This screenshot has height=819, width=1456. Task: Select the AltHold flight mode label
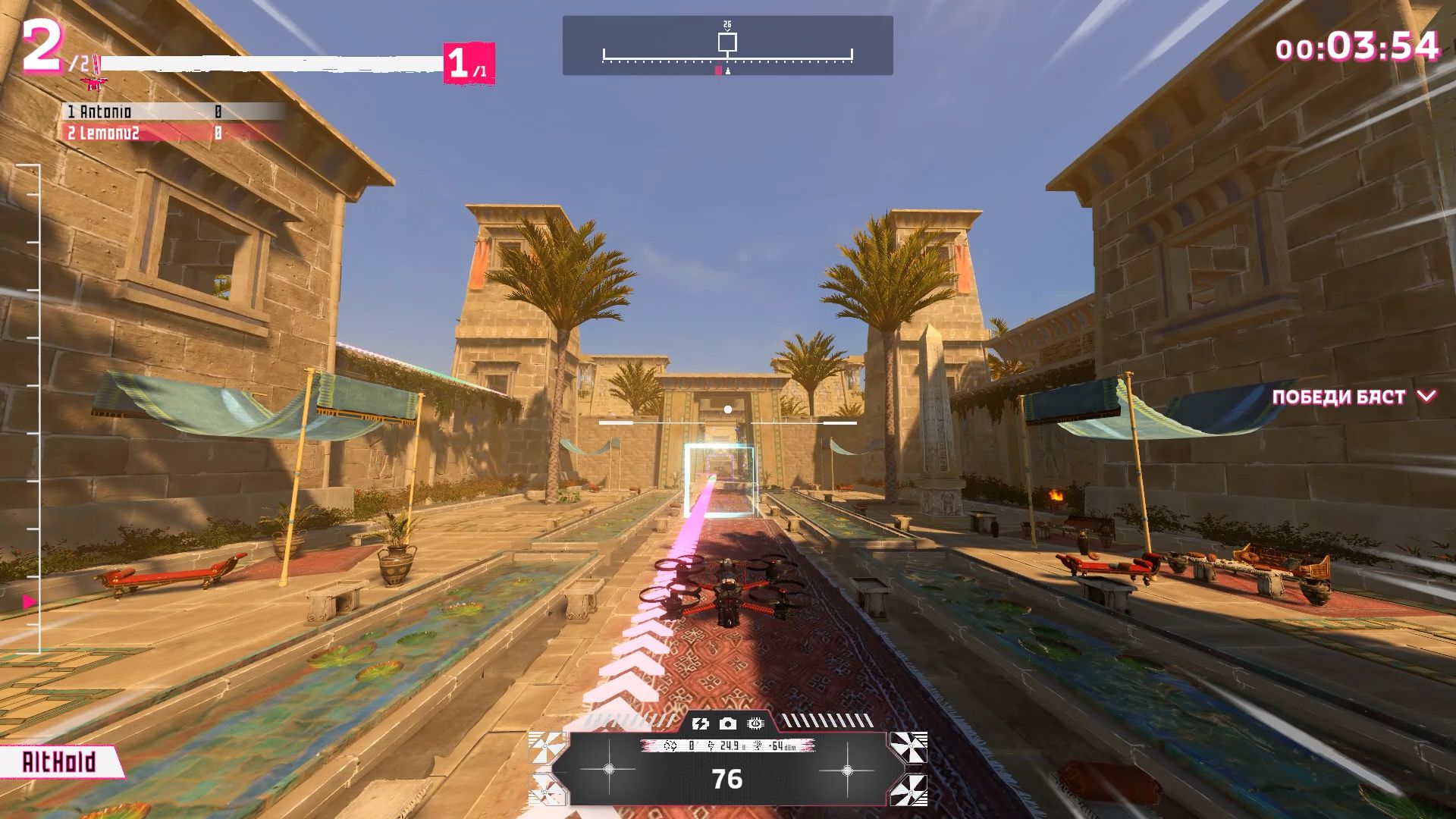[59, 761]
